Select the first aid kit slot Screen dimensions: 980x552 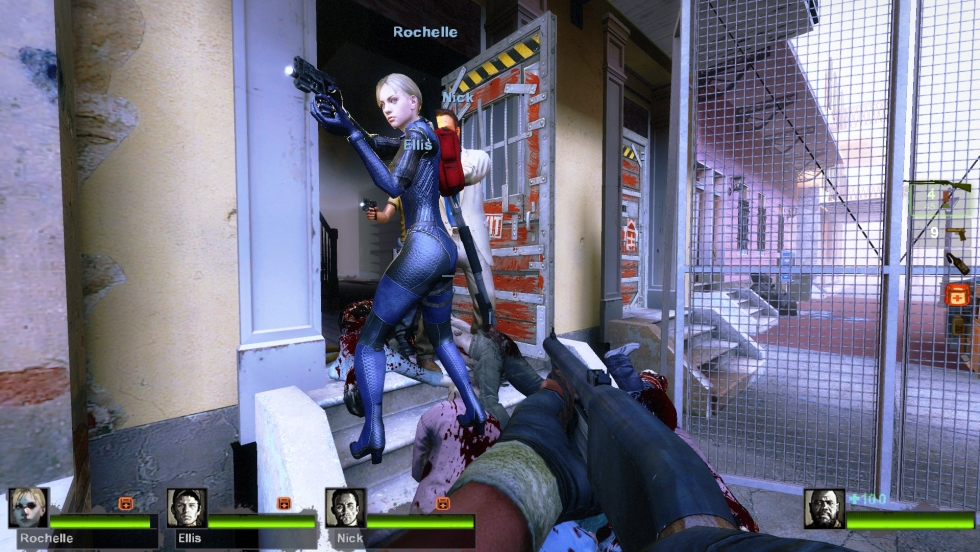(x=957, y=294)
